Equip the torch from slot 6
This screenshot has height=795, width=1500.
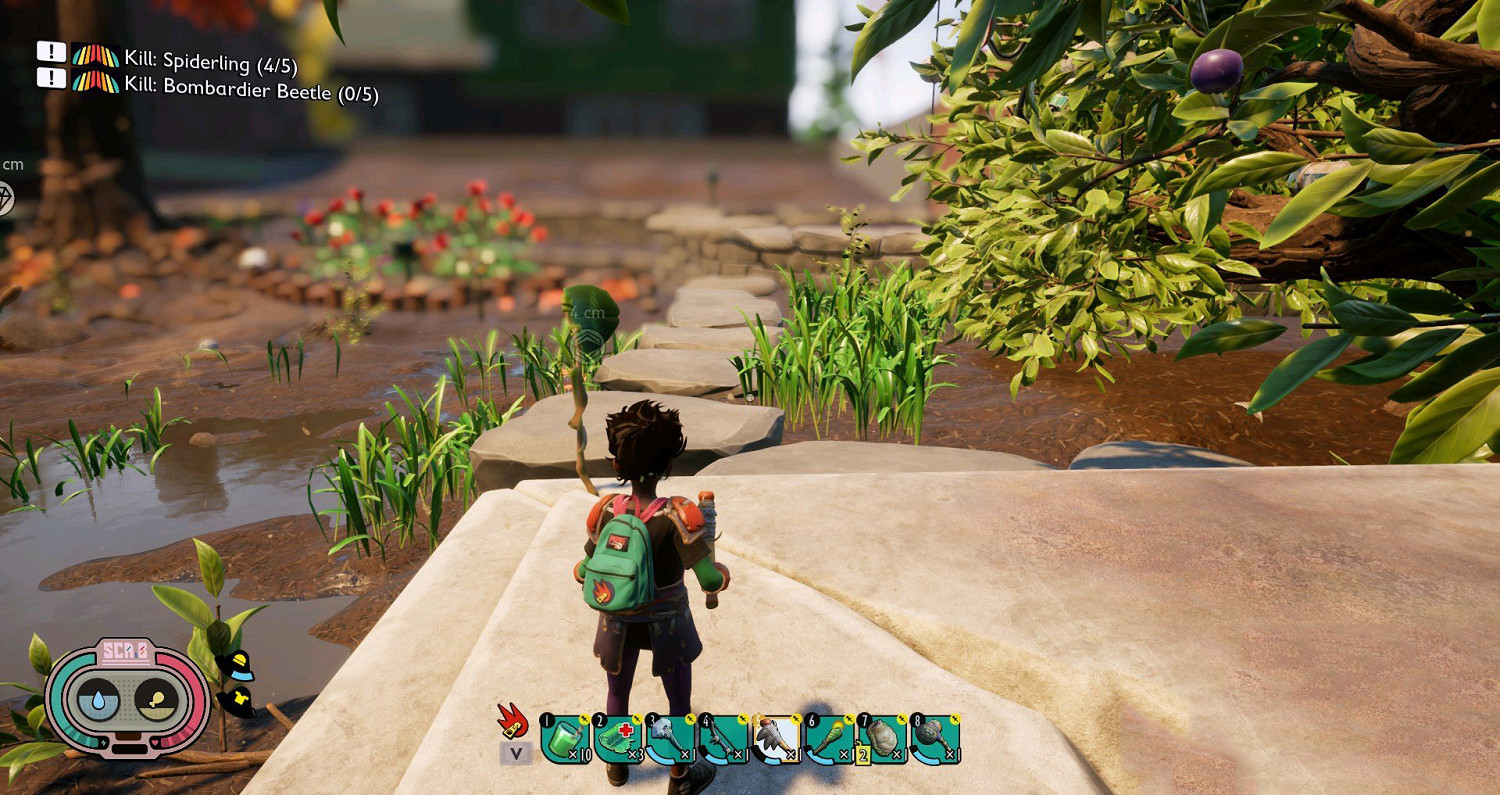point(830,741)
